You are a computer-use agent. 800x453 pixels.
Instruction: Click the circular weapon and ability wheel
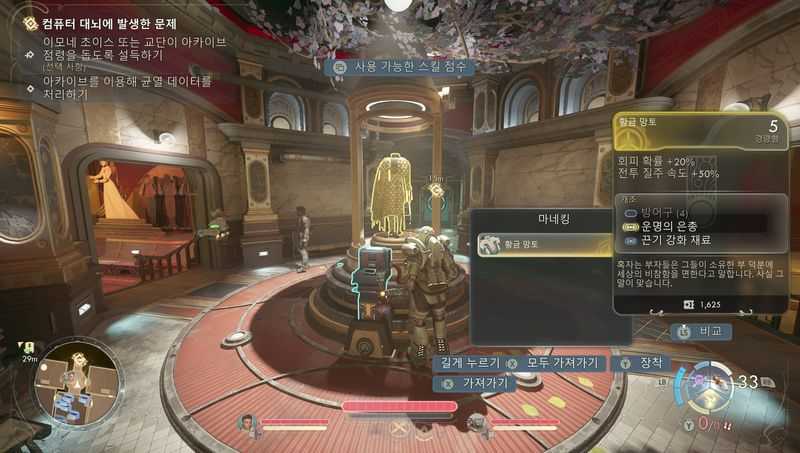(701, 388)
